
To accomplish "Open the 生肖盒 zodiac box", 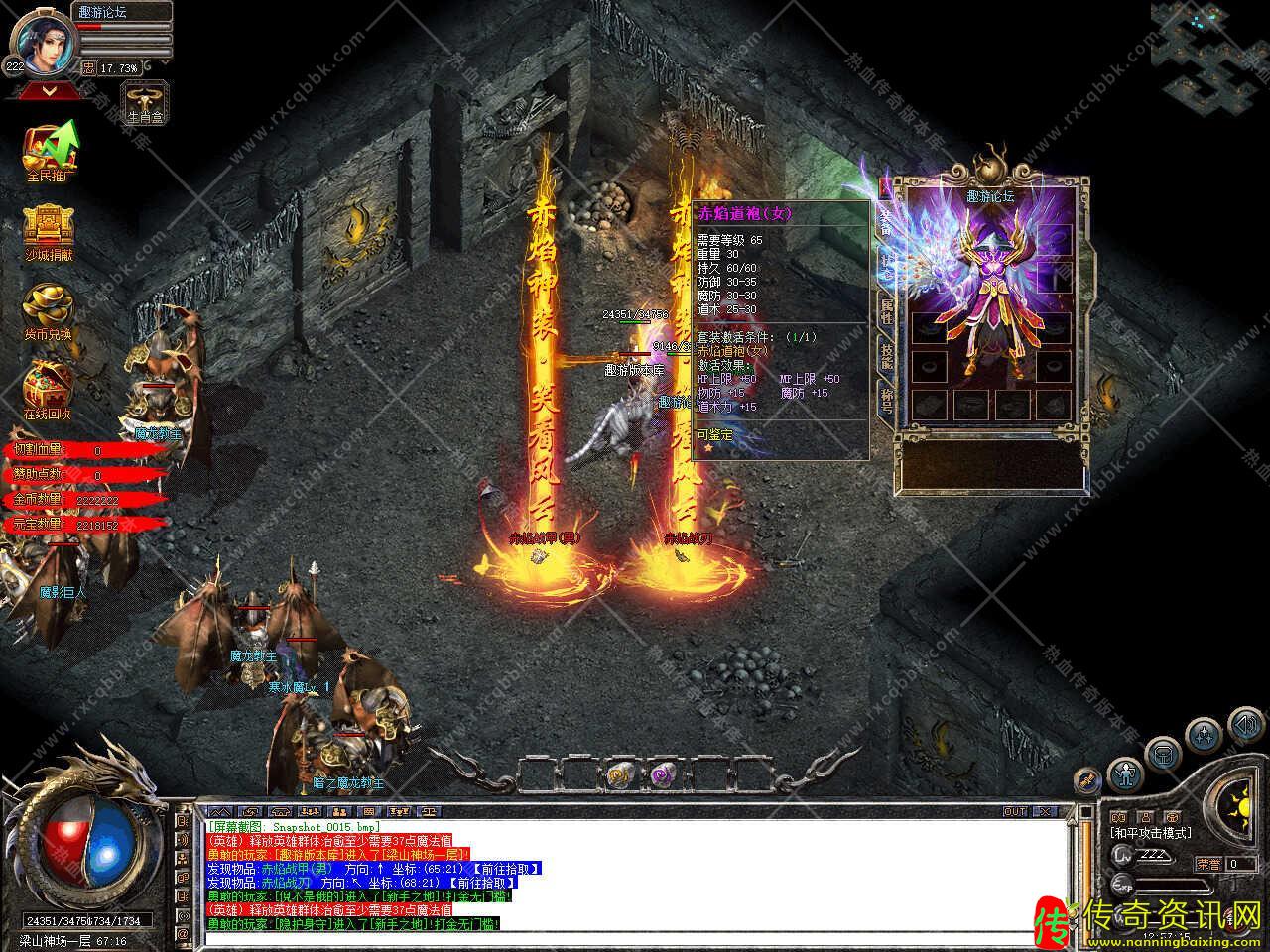I will click(144, 102).
